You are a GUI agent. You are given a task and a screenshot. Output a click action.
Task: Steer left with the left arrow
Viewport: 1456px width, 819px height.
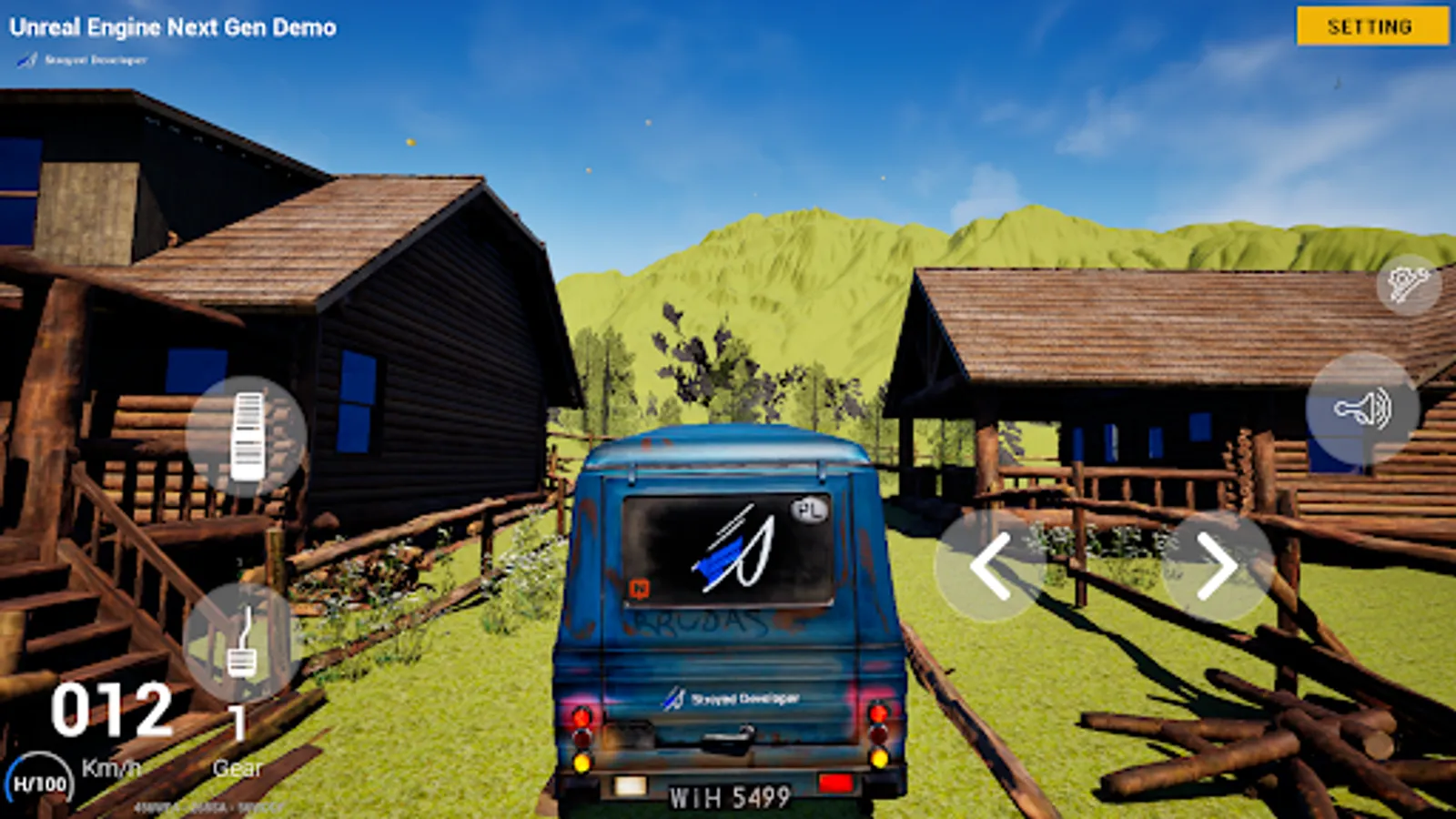click(989, 565)
